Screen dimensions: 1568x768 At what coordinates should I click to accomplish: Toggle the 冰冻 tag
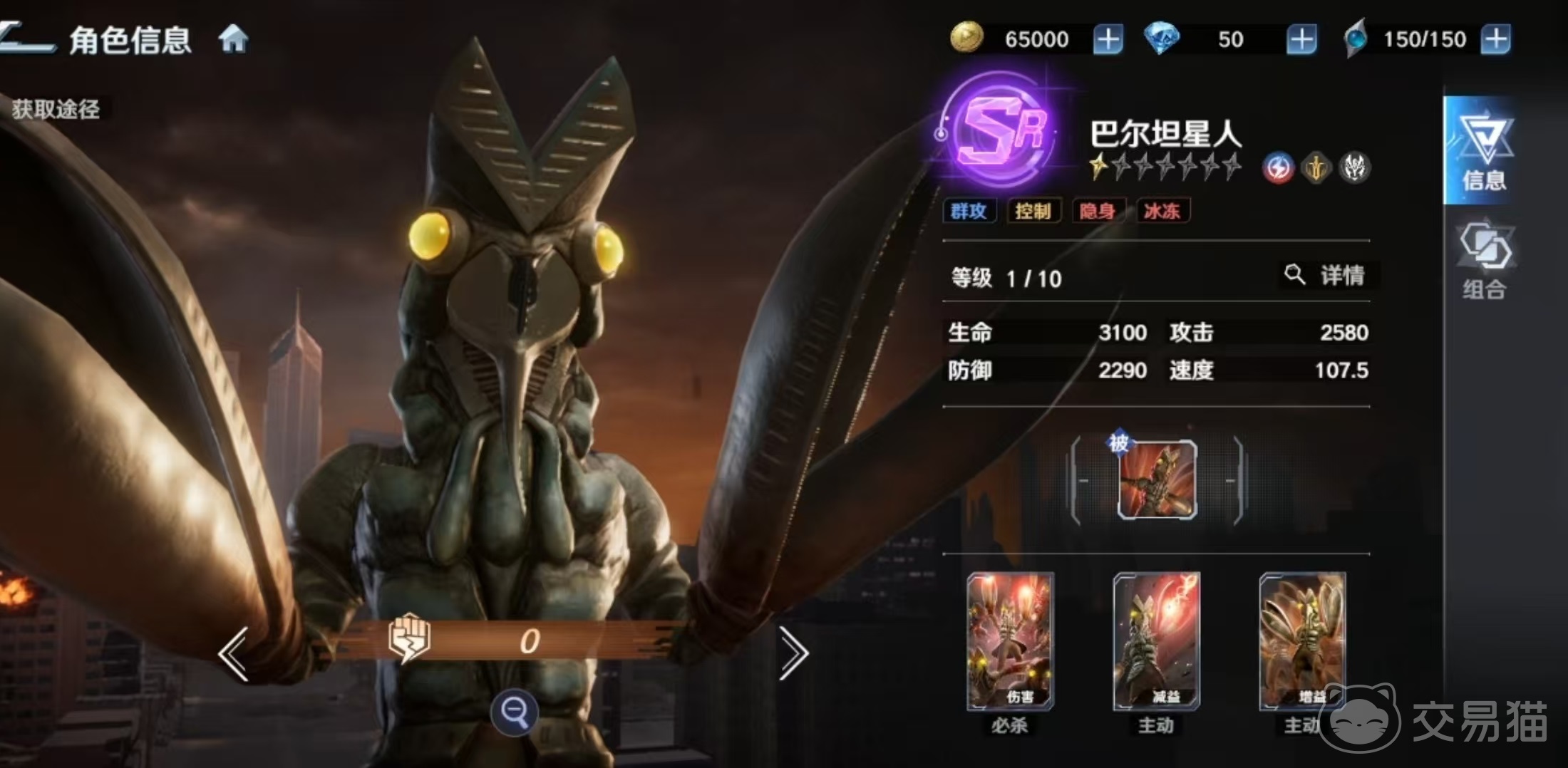(1162, 211)
